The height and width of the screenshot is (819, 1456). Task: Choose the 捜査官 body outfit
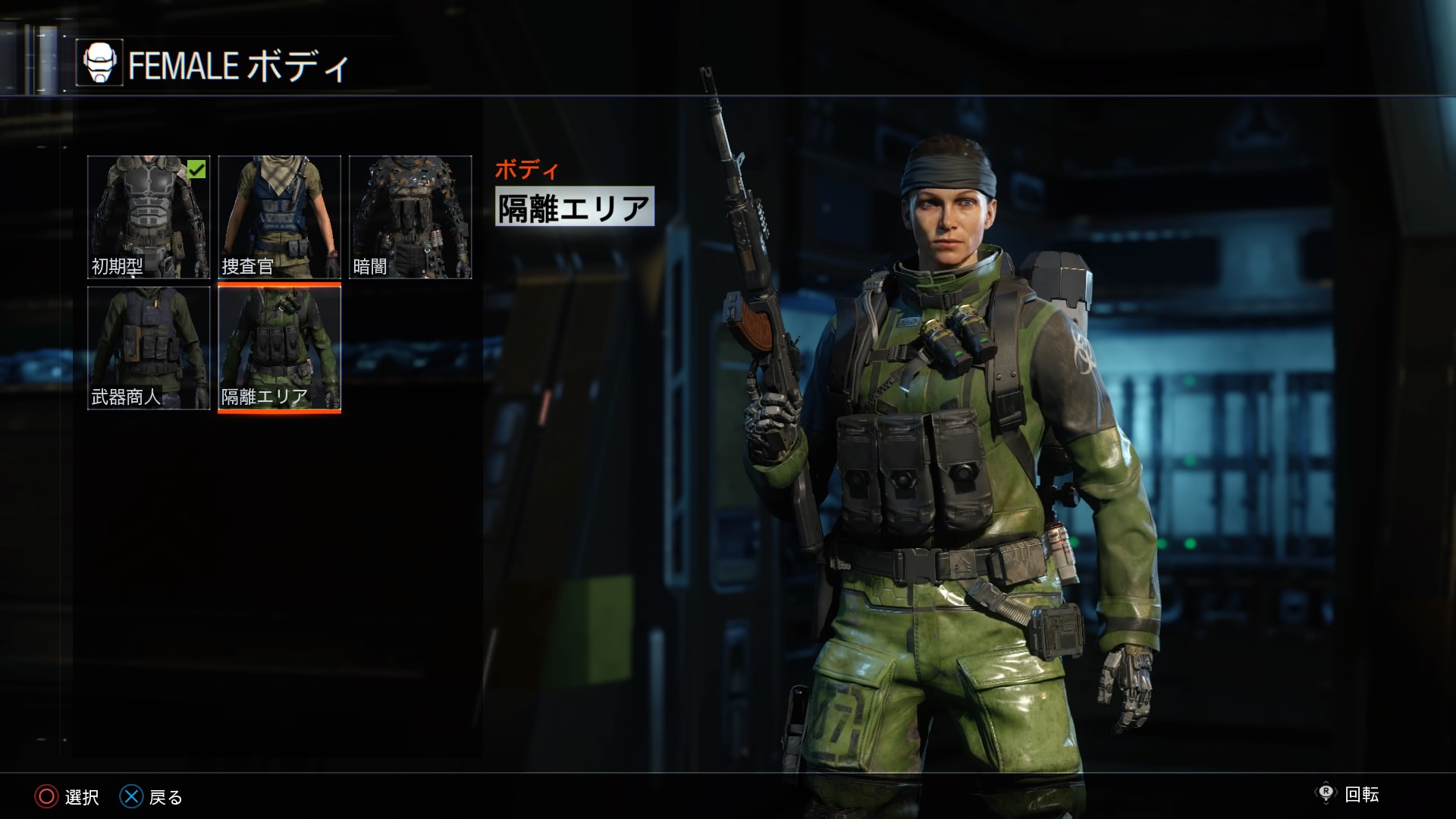click(279, 217)
